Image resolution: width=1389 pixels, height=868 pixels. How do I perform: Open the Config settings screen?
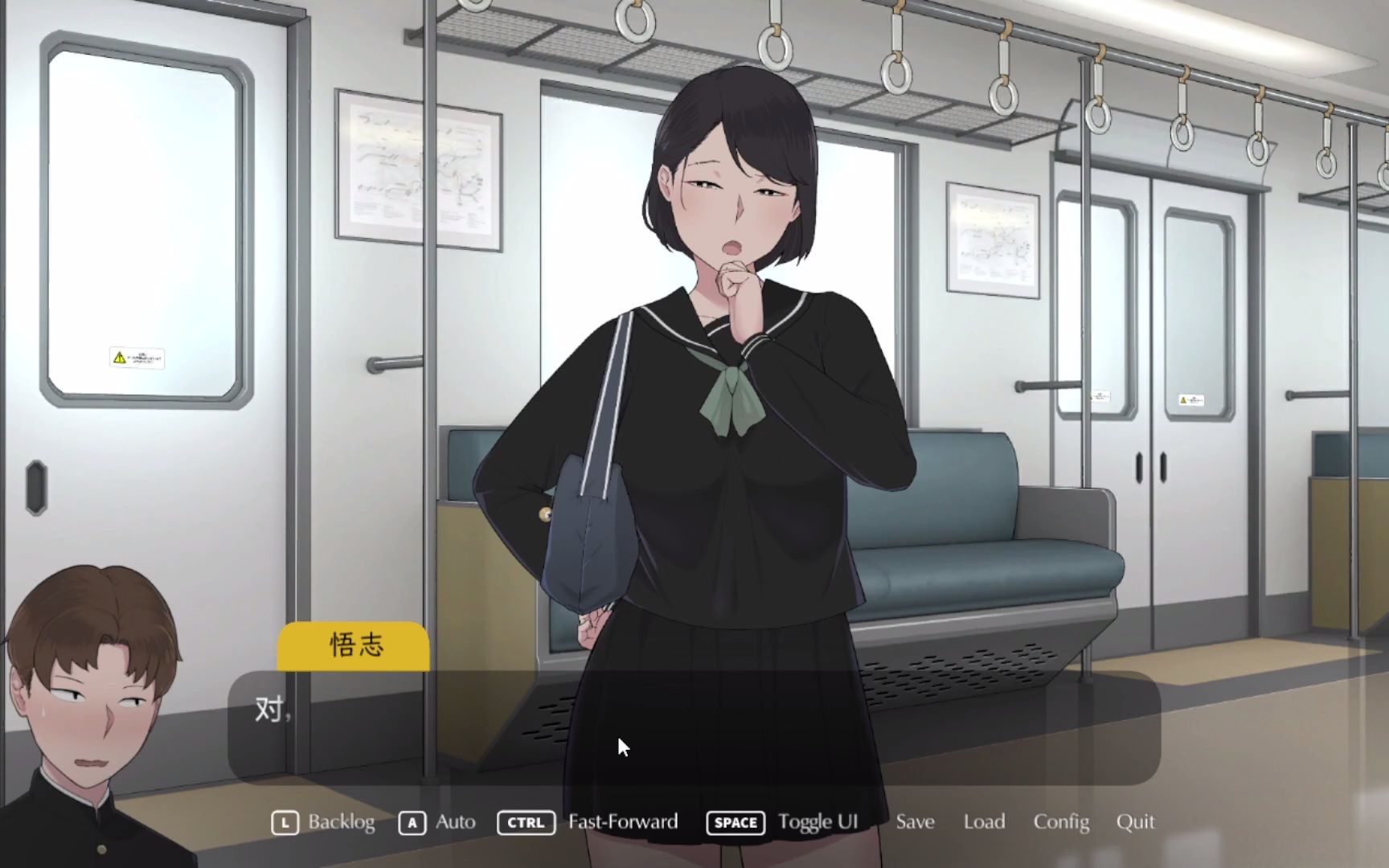[1061, 822]
